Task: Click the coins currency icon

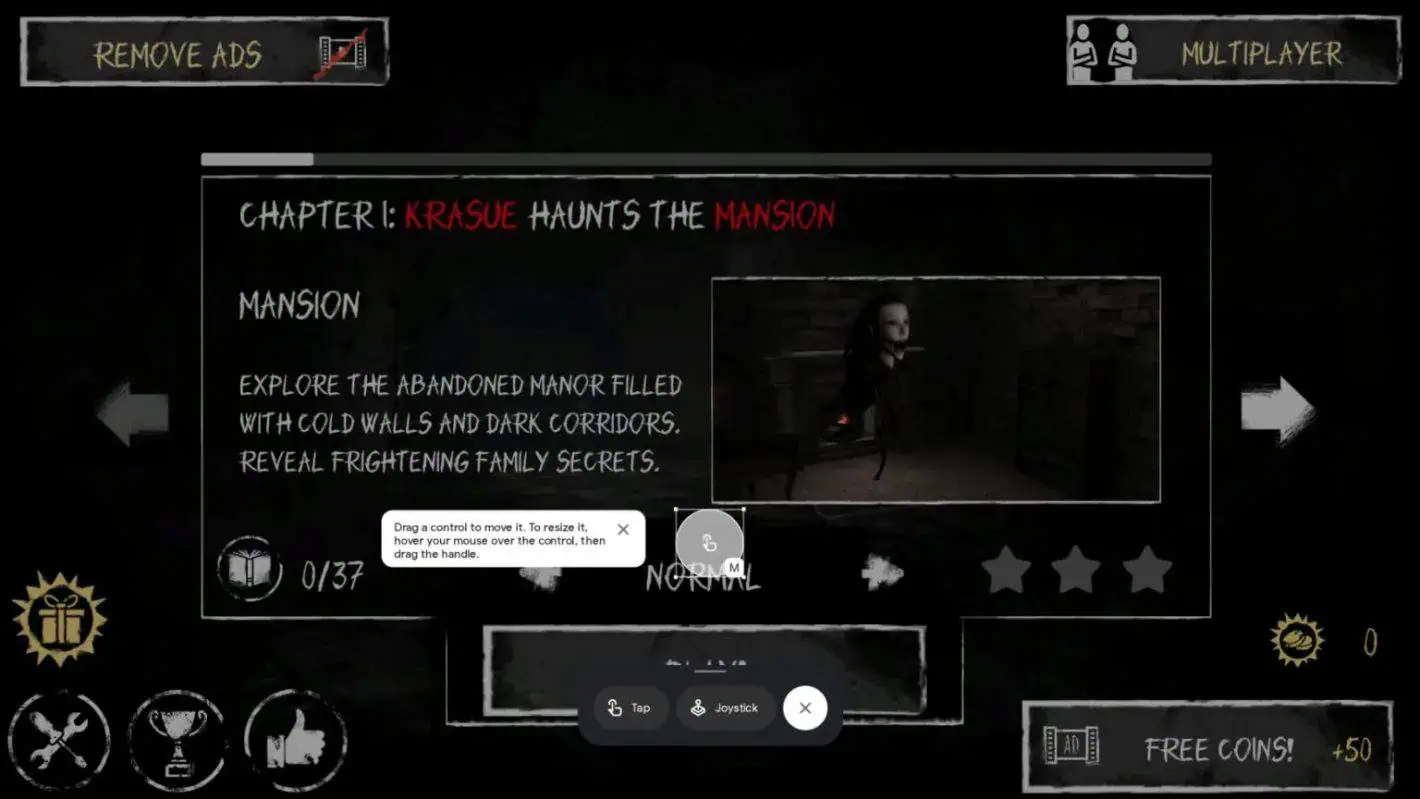Action: (1295, 640)
